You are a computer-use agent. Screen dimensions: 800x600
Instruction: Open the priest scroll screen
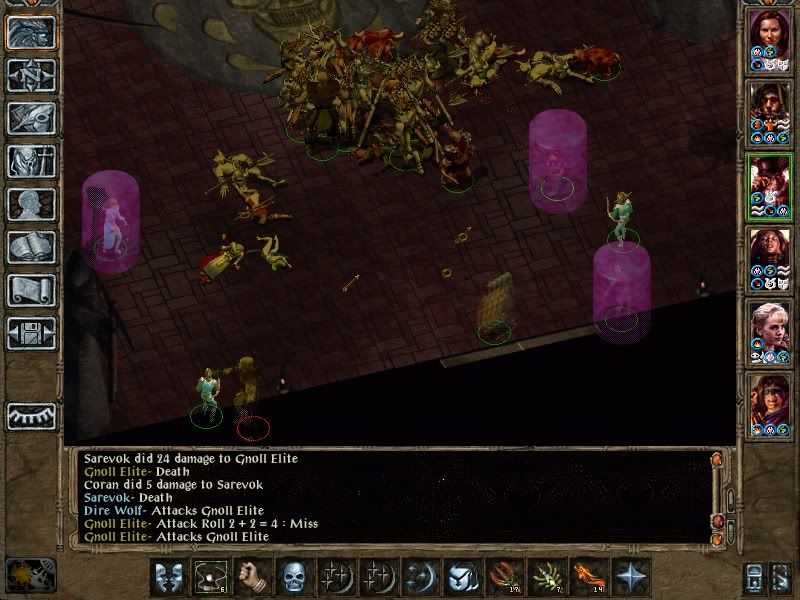coord(31,290)
